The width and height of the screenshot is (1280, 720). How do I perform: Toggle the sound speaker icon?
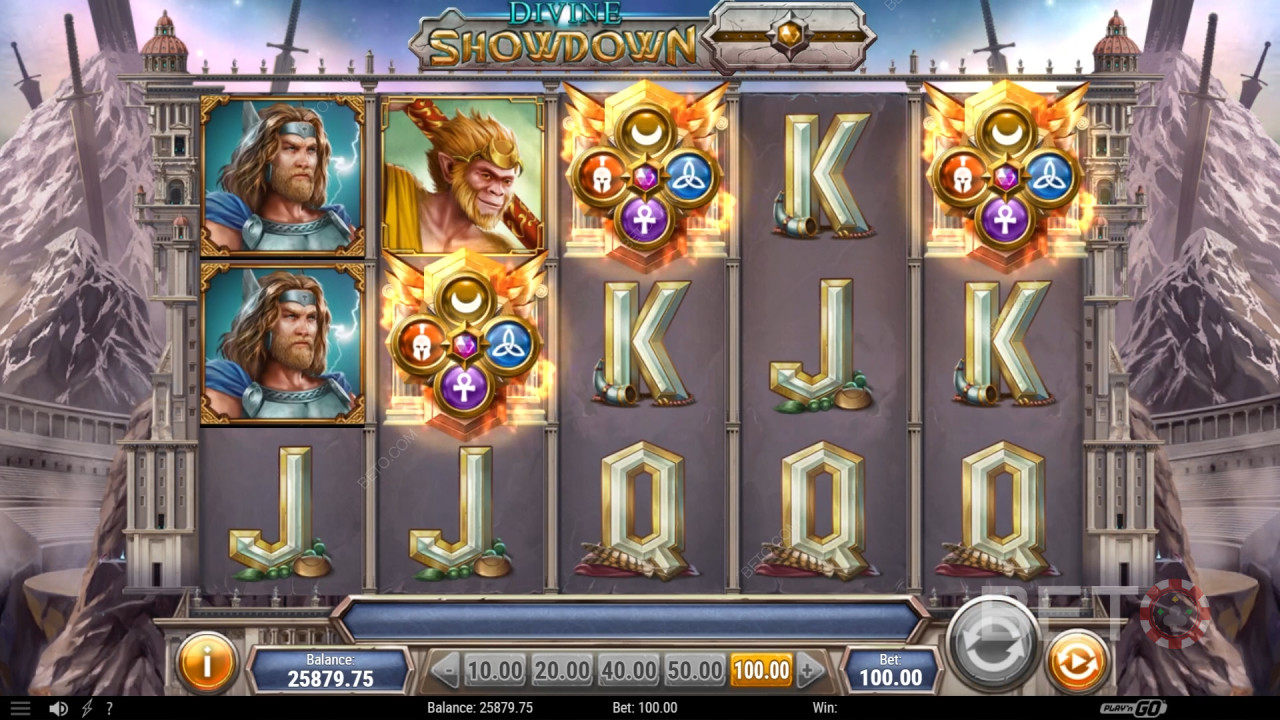click(59, 708)
